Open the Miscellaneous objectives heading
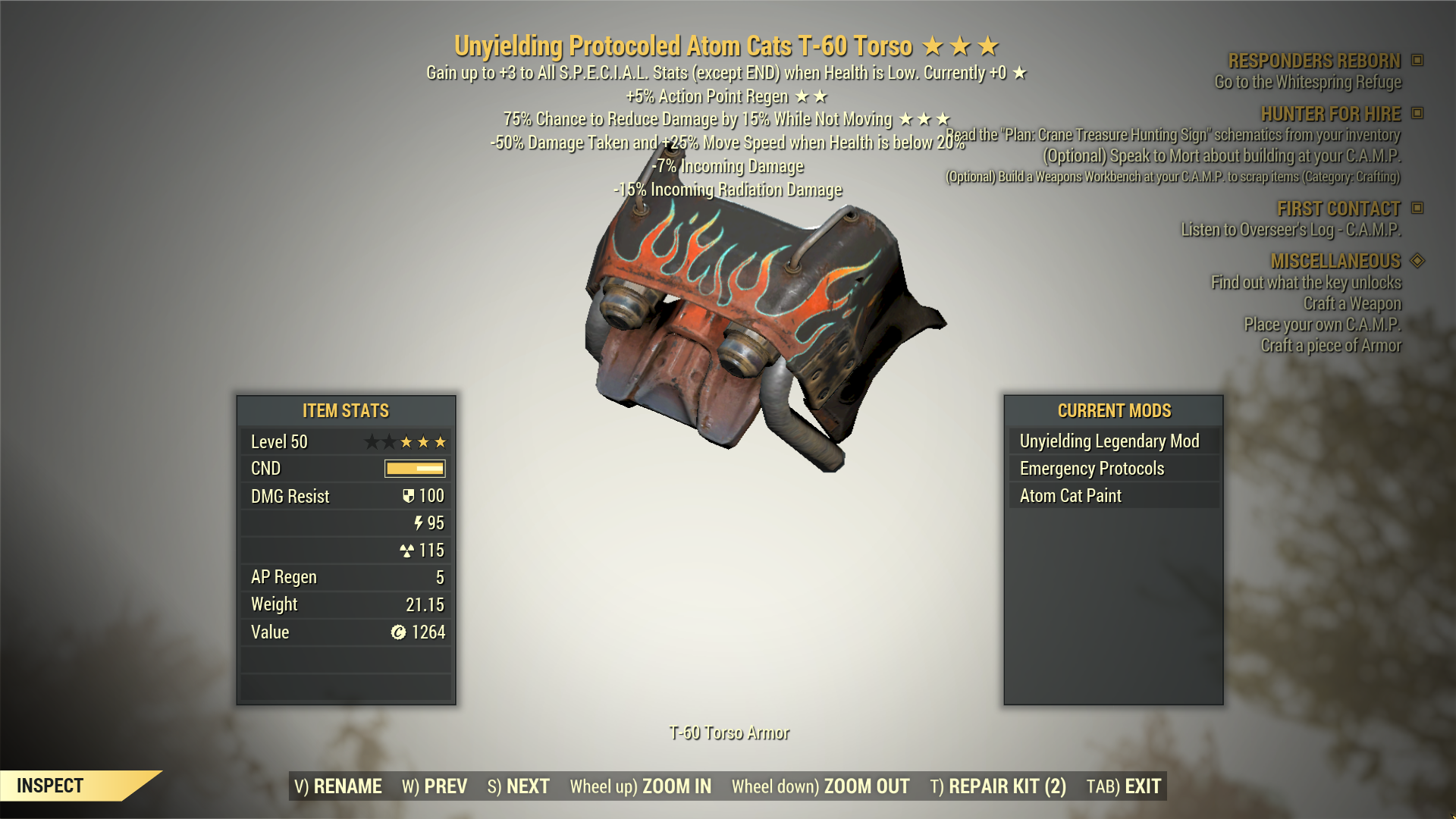The height and width of the screenshot is (819, 1456). pyautogui.click(x=1335, y=261)
